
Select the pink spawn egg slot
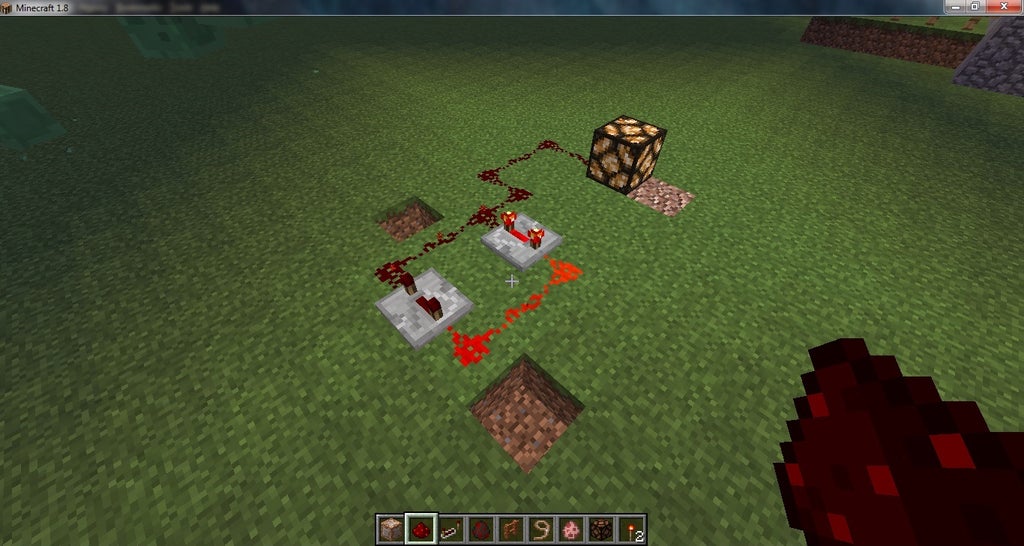572,529
